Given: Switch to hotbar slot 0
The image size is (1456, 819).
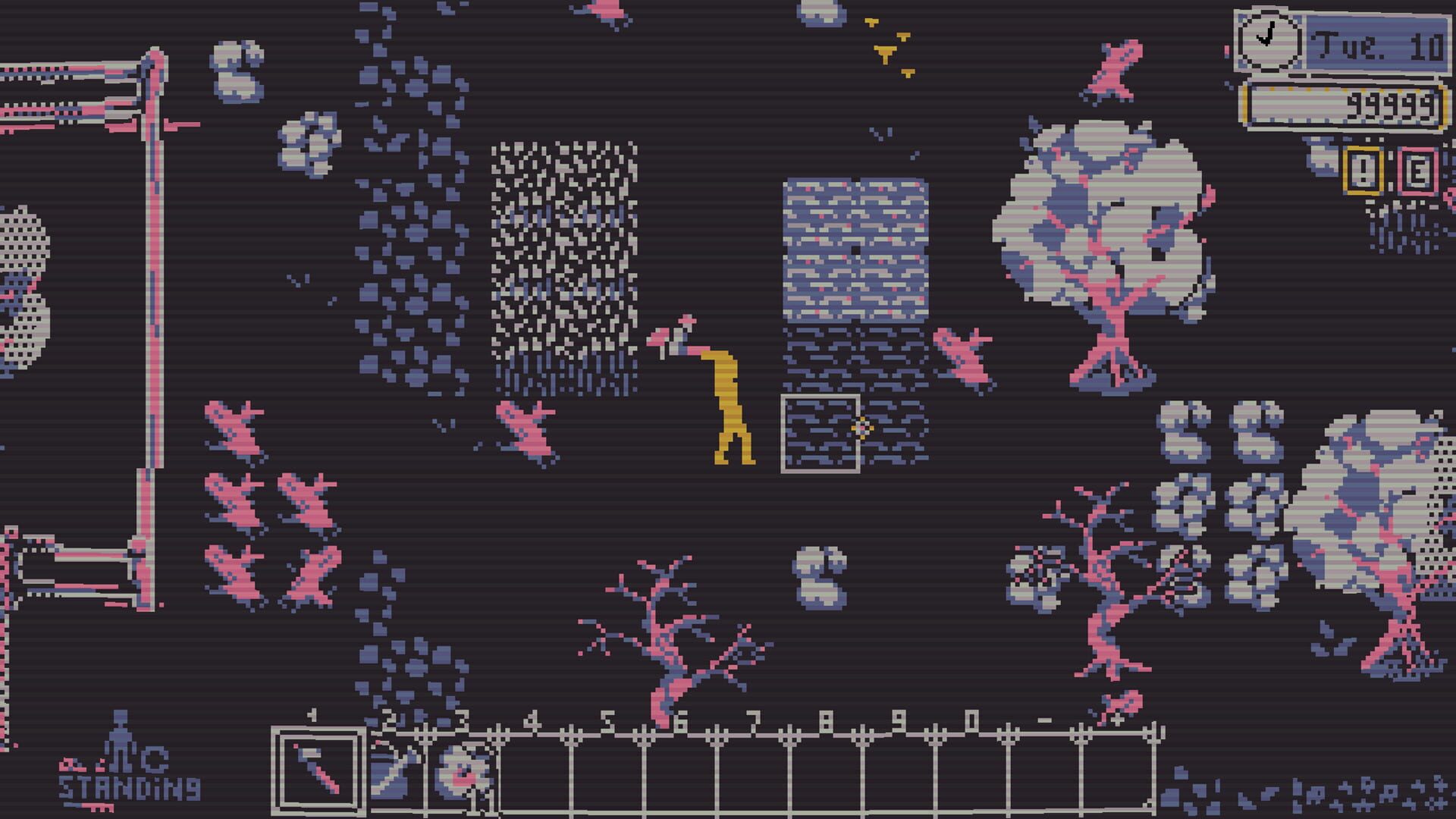Looking at the screenshot, I should 969,766.
